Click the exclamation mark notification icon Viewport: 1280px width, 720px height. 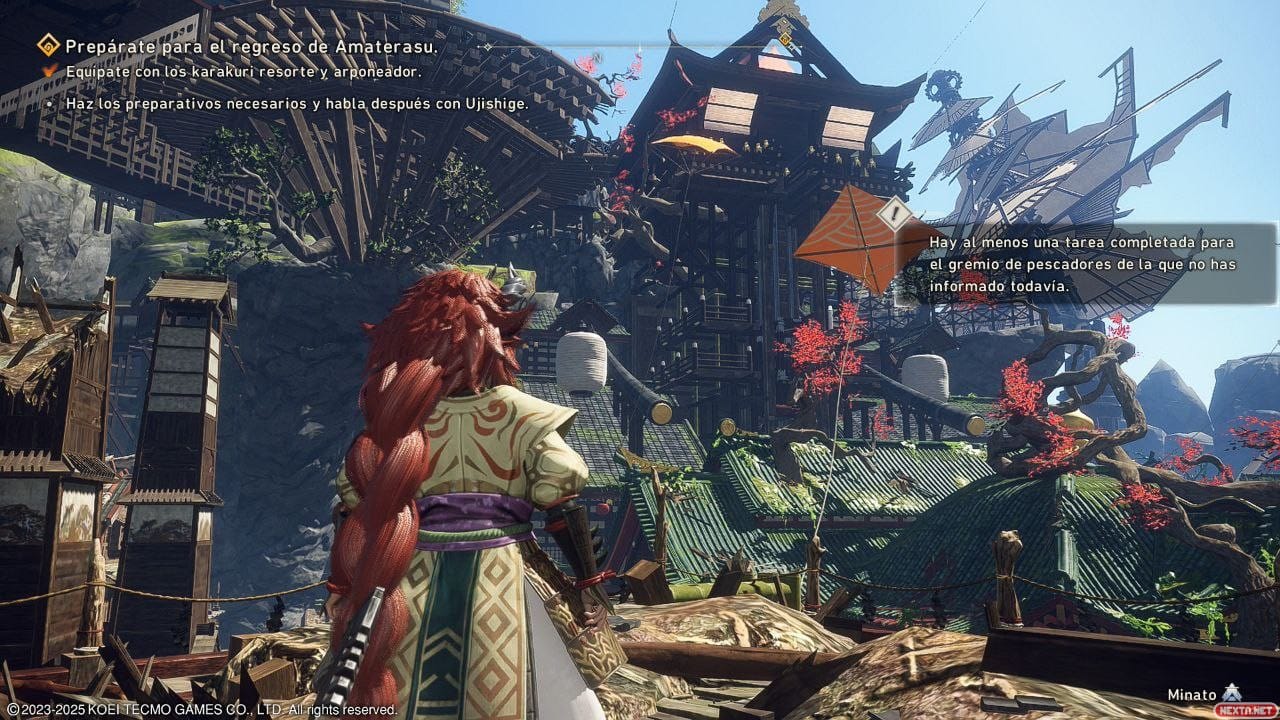pos(895,216)
